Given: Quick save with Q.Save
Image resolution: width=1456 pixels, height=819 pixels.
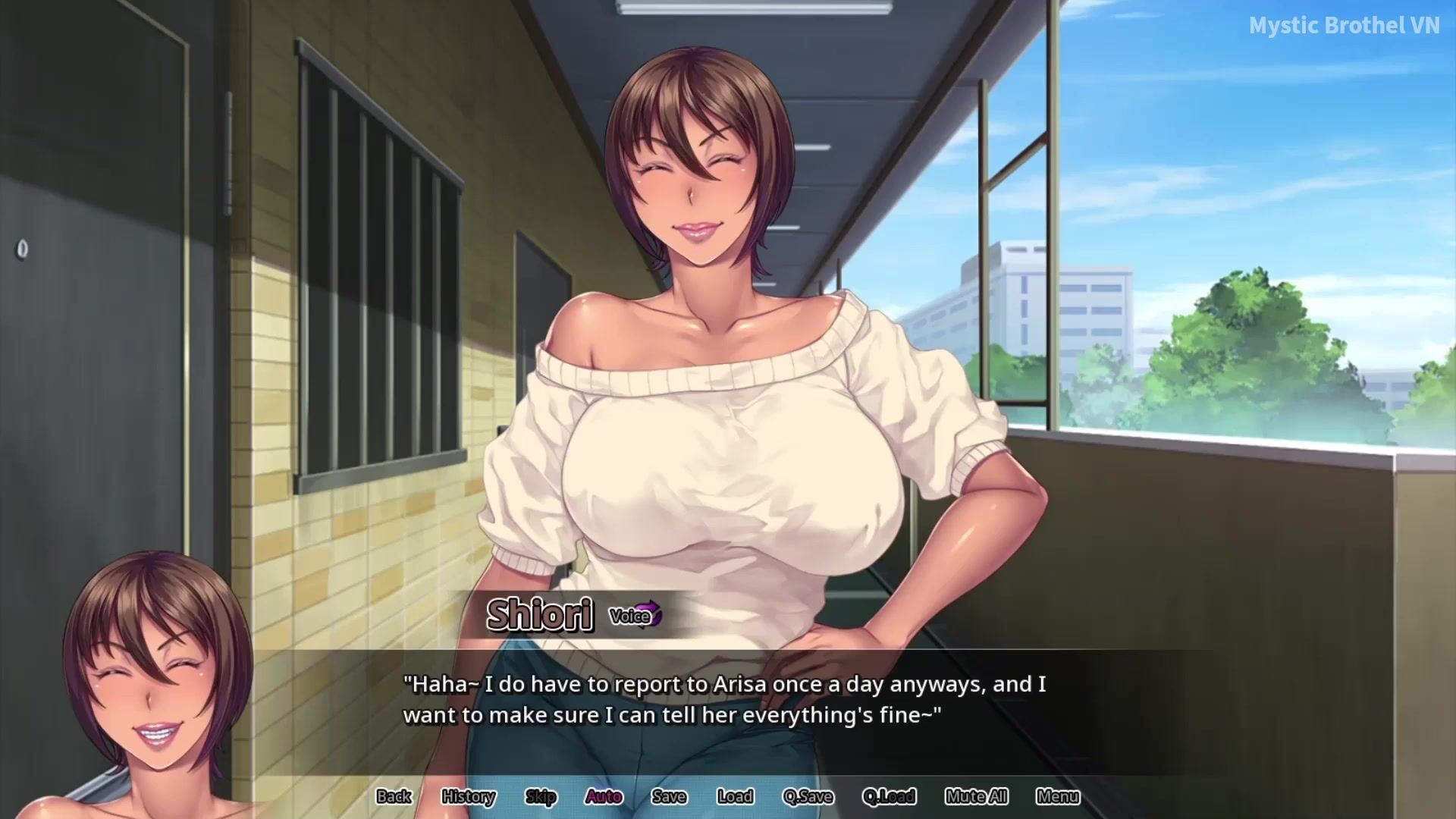Looking at the screenshot, I should tap(808, 796).
